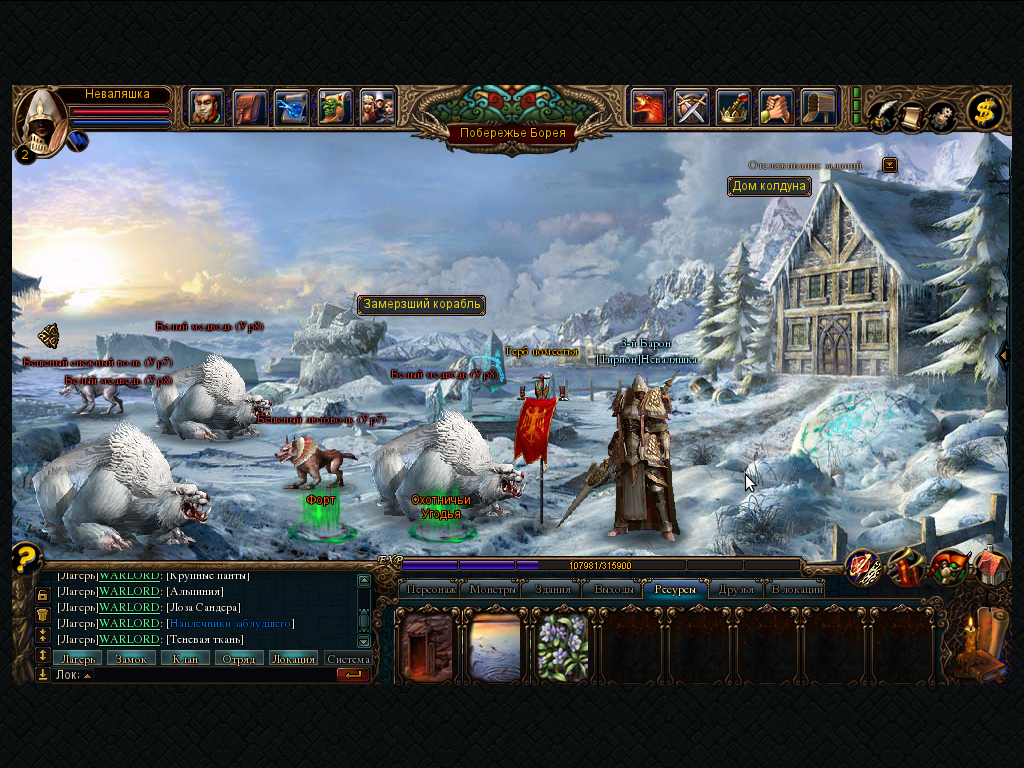Screen dimensions: 1024x768
Task: Choose the Клан chat channel
Action: click(185, 658)
